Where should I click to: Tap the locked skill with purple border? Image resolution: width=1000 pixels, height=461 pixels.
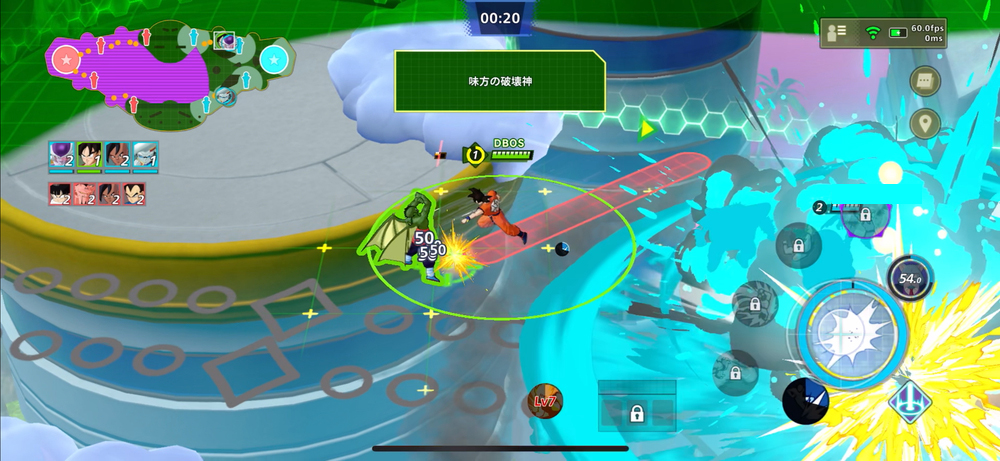tap(864, 214)
